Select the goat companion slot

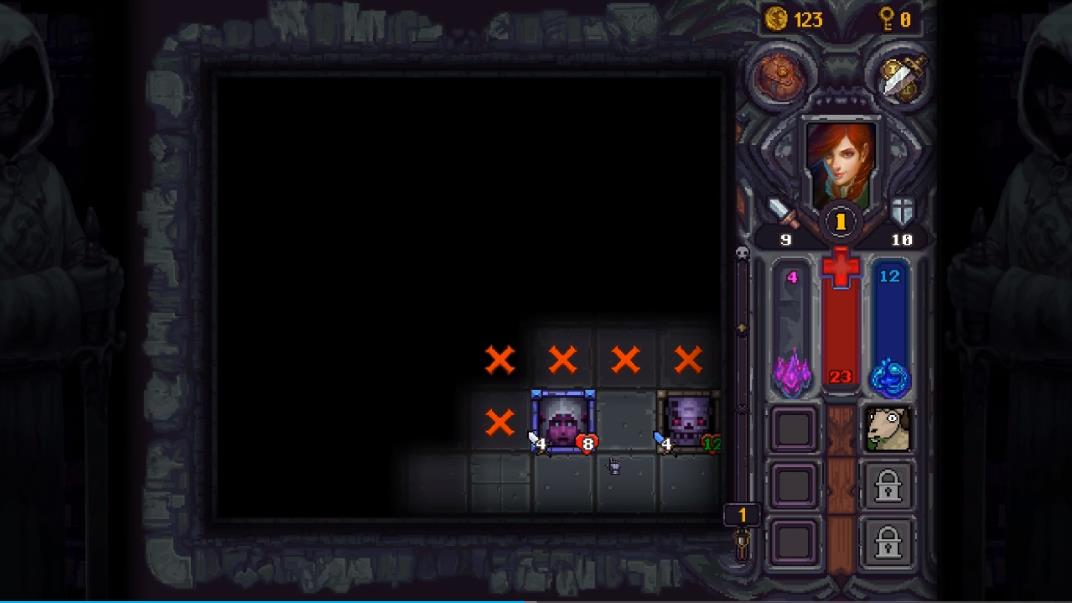click(x=887, y=429)
